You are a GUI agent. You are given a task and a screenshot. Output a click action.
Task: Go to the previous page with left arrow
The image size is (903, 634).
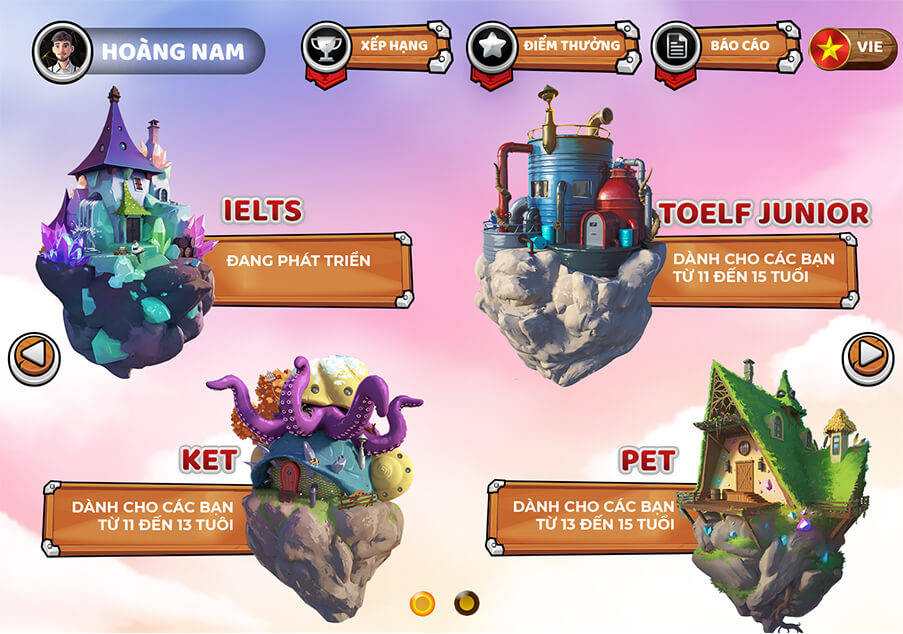(34, 358)
